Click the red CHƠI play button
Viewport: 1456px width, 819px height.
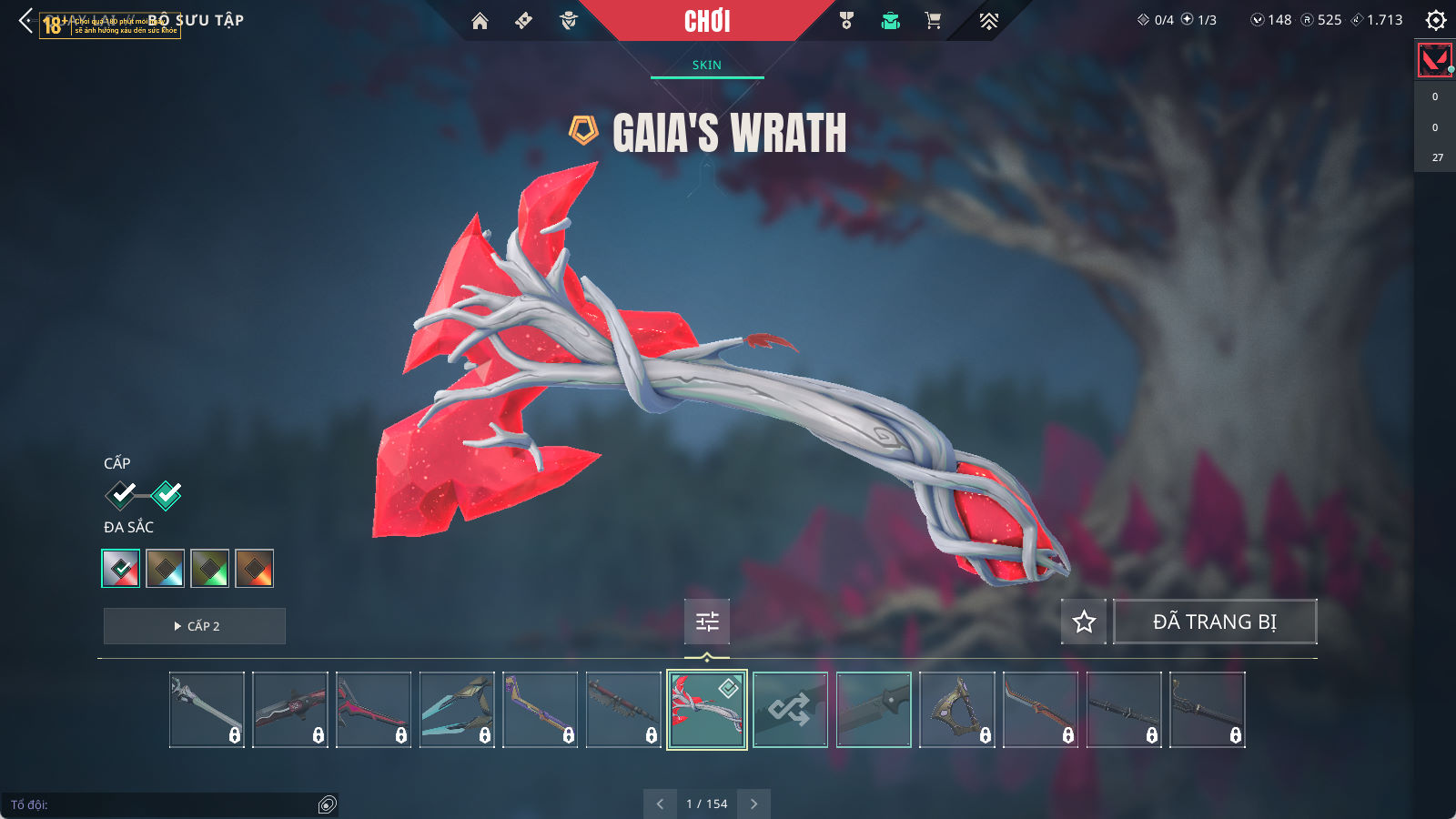point(707,21)
